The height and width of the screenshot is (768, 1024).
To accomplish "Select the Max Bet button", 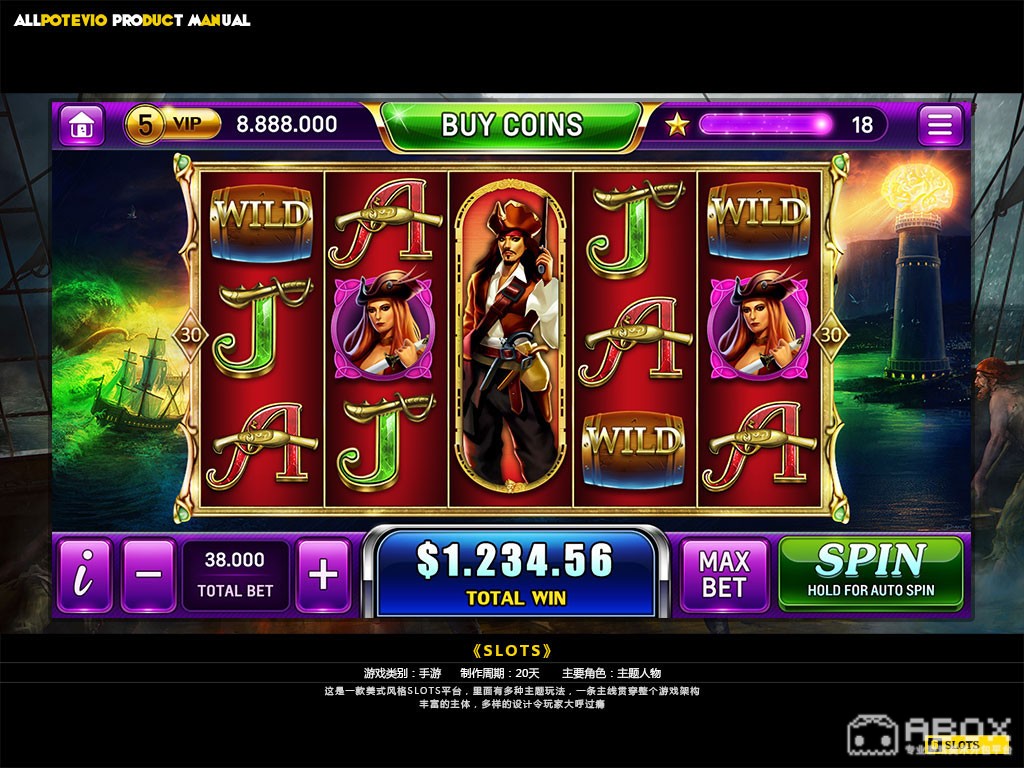I will [724, 575].
